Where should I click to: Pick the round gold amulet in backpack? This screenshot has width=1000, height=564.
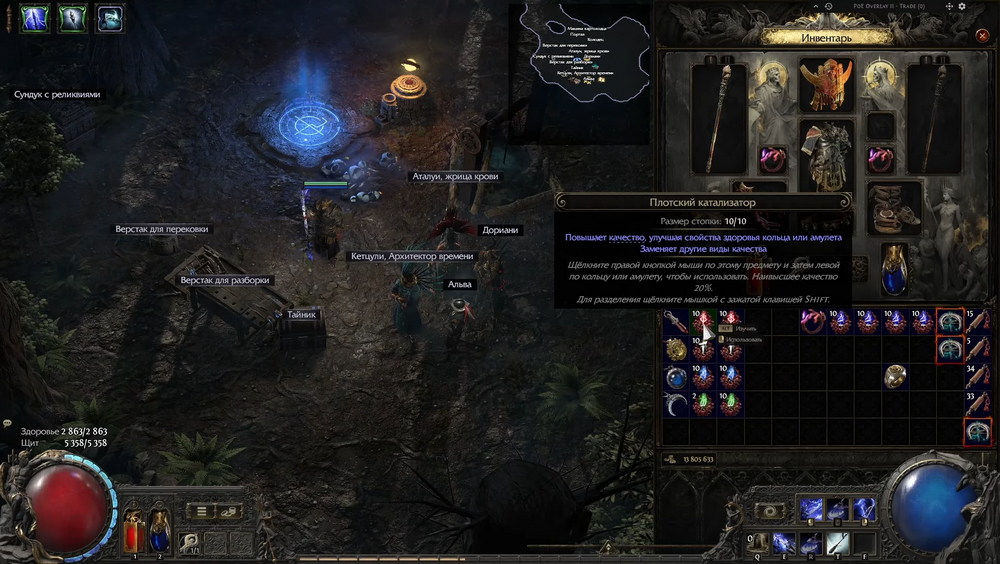(x=677, y=349)
